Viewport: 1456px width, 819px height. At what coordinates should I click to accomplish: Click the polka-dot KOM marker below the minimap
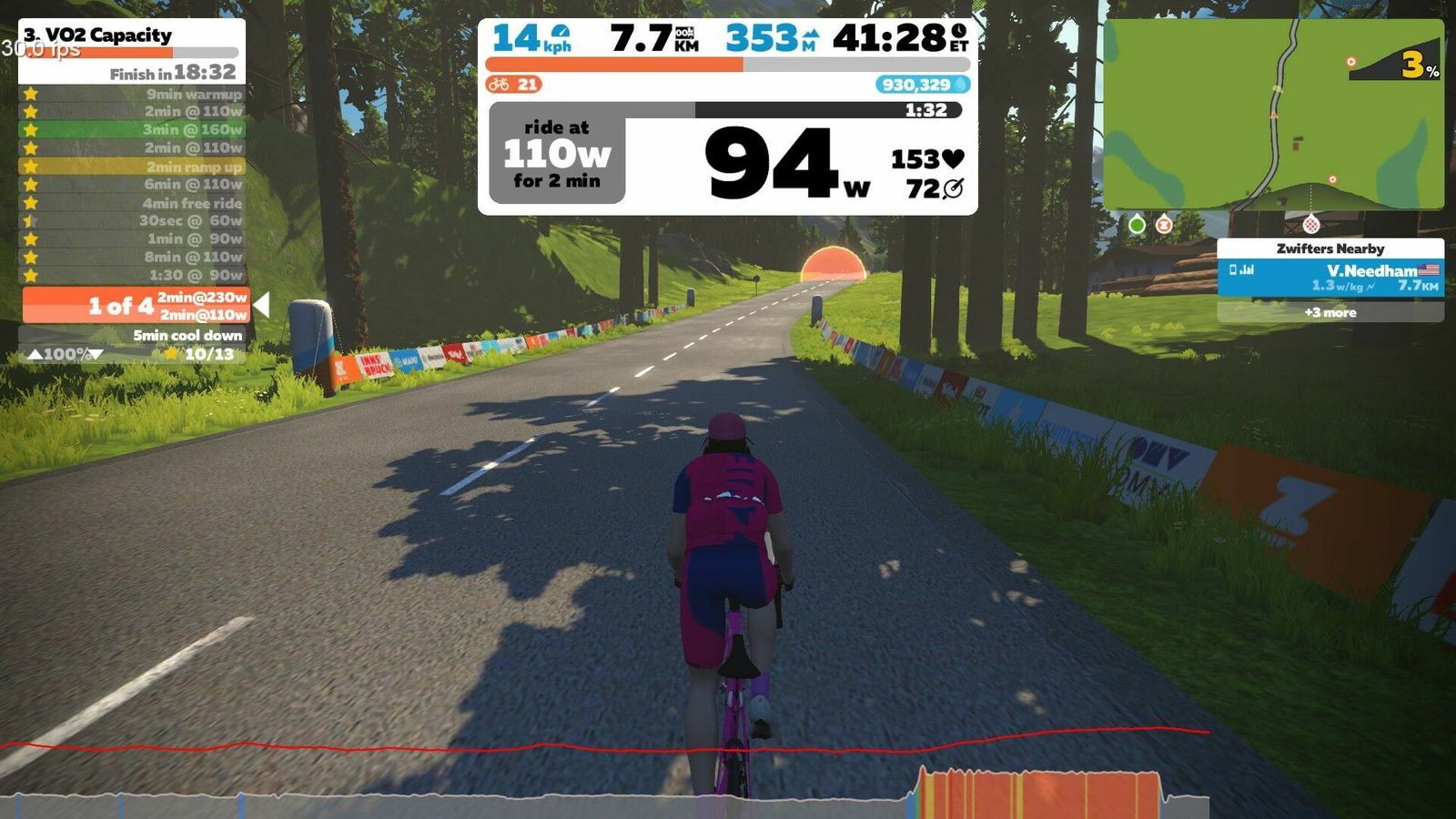[x=1311, y=223]
